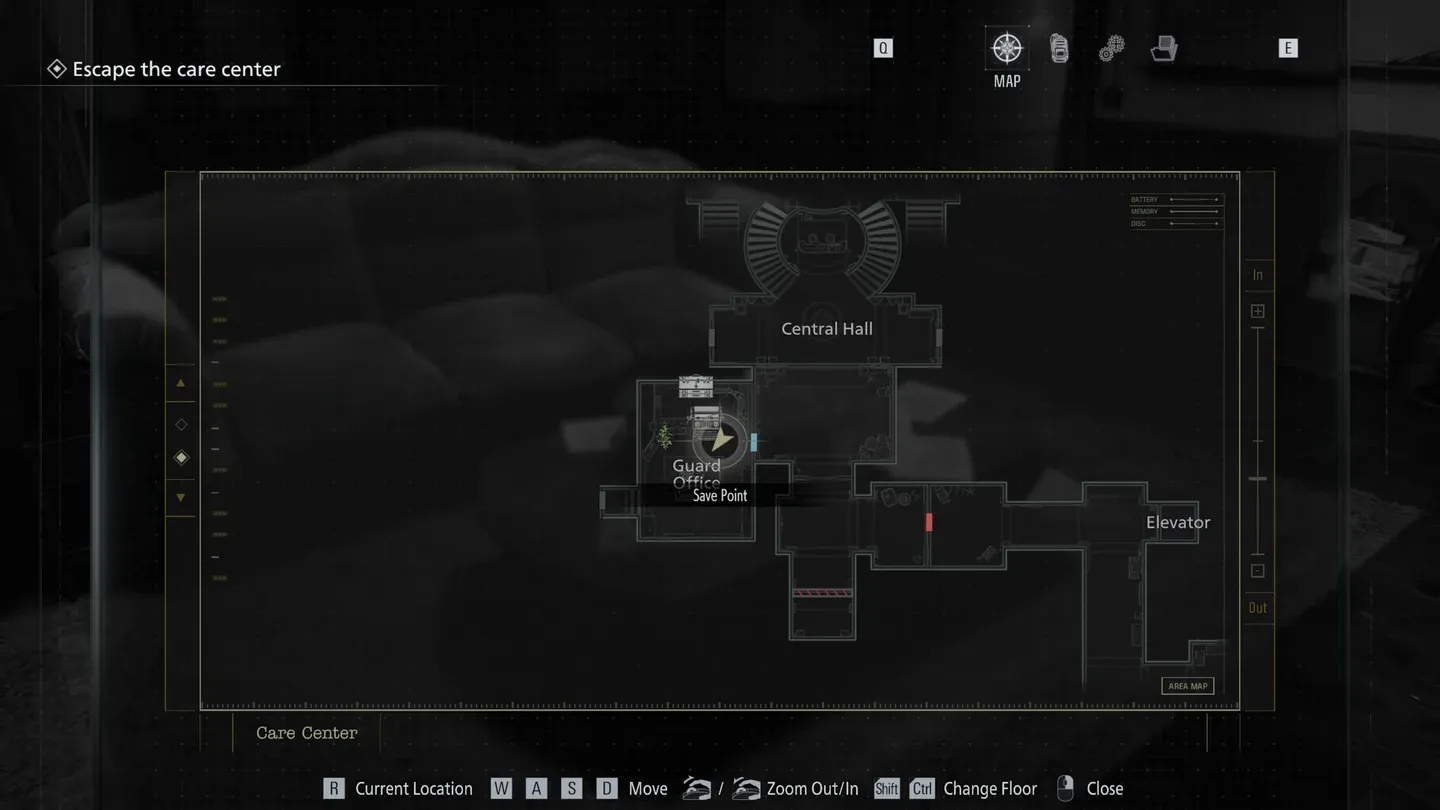This screenshot has width=1440, height=810.
Task: Click the Out button below the zoom bar
Action: tap(1257, 607)
